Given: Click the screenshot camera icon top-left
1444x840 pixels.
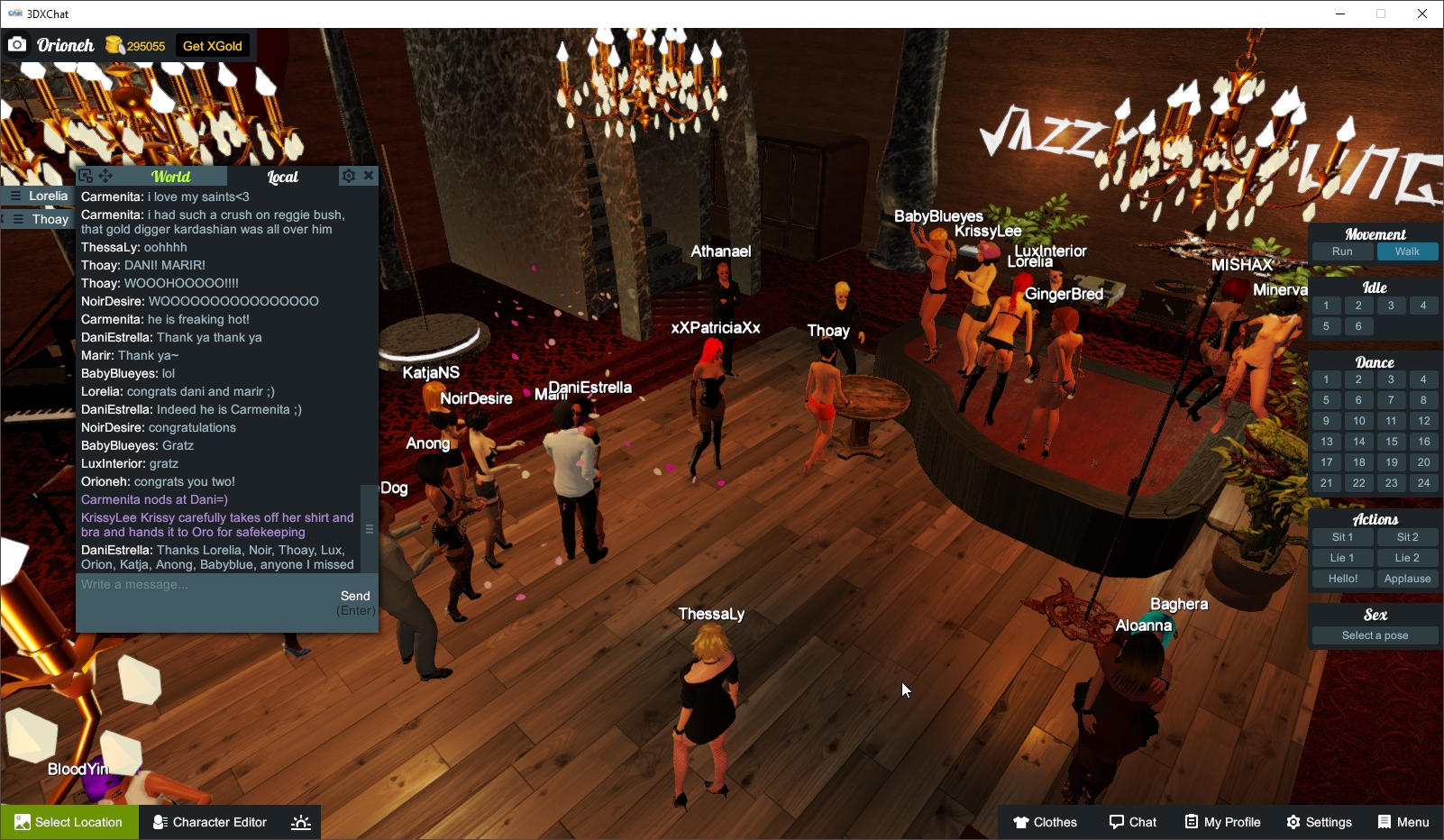Looking at the screenshot, I should pyautogui.click(x=17, y=43).
